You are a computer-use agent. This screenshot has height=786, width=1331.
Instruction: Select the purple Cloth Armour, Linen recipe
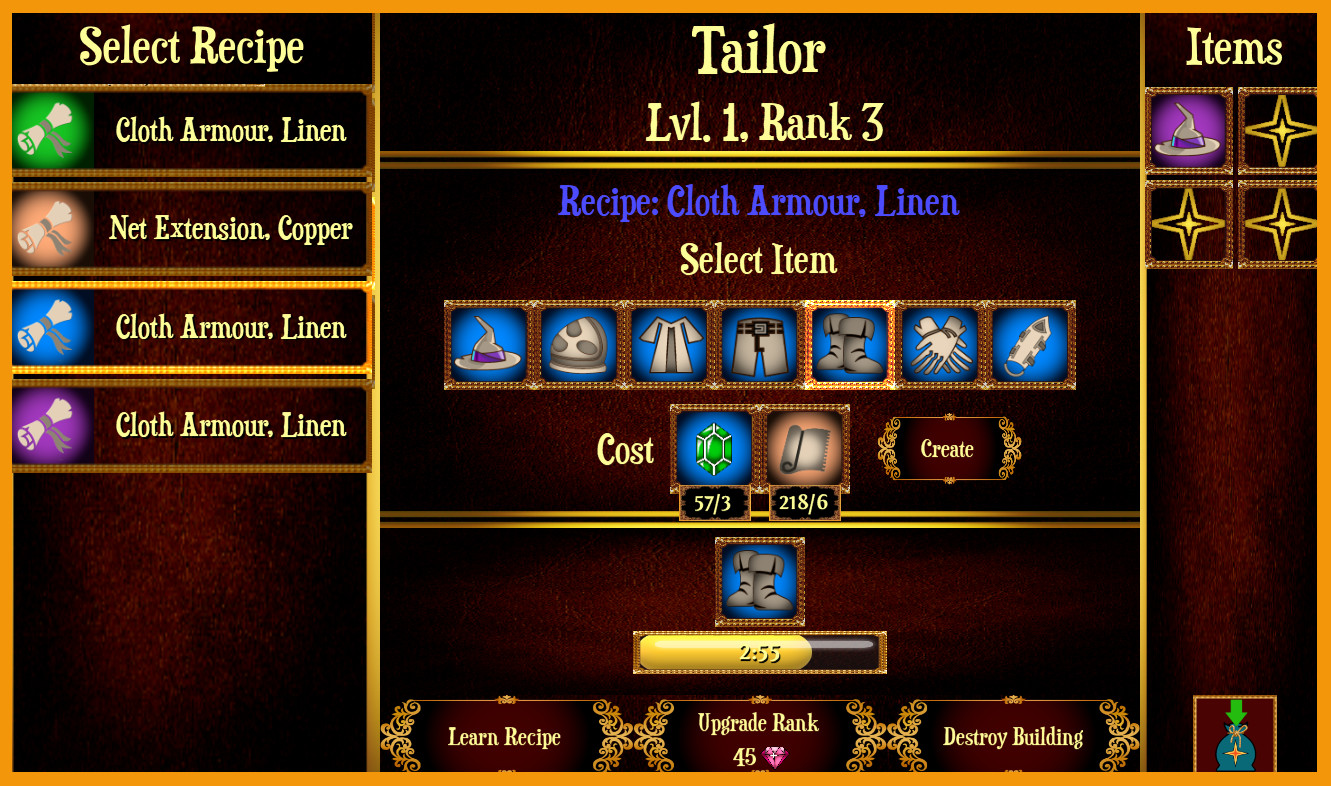coord(190,425)
